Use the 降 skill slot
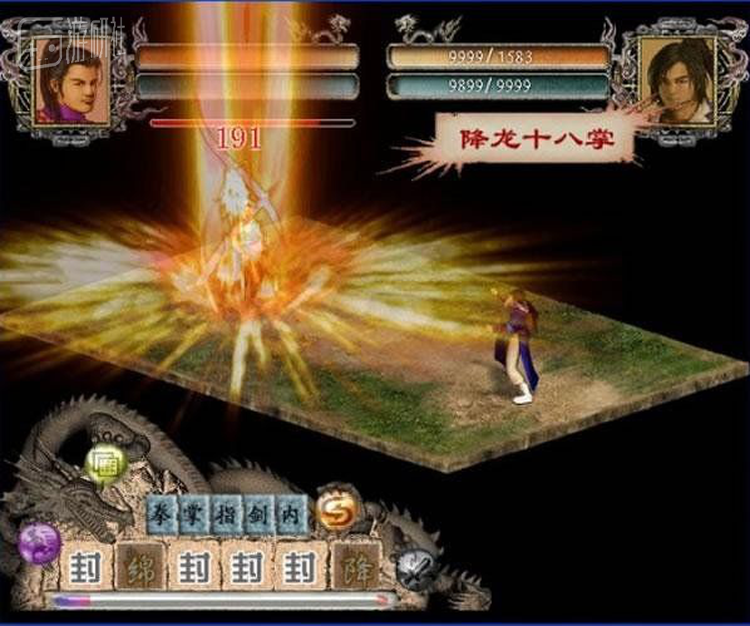The image size is (750, 626). click(355, 567)
